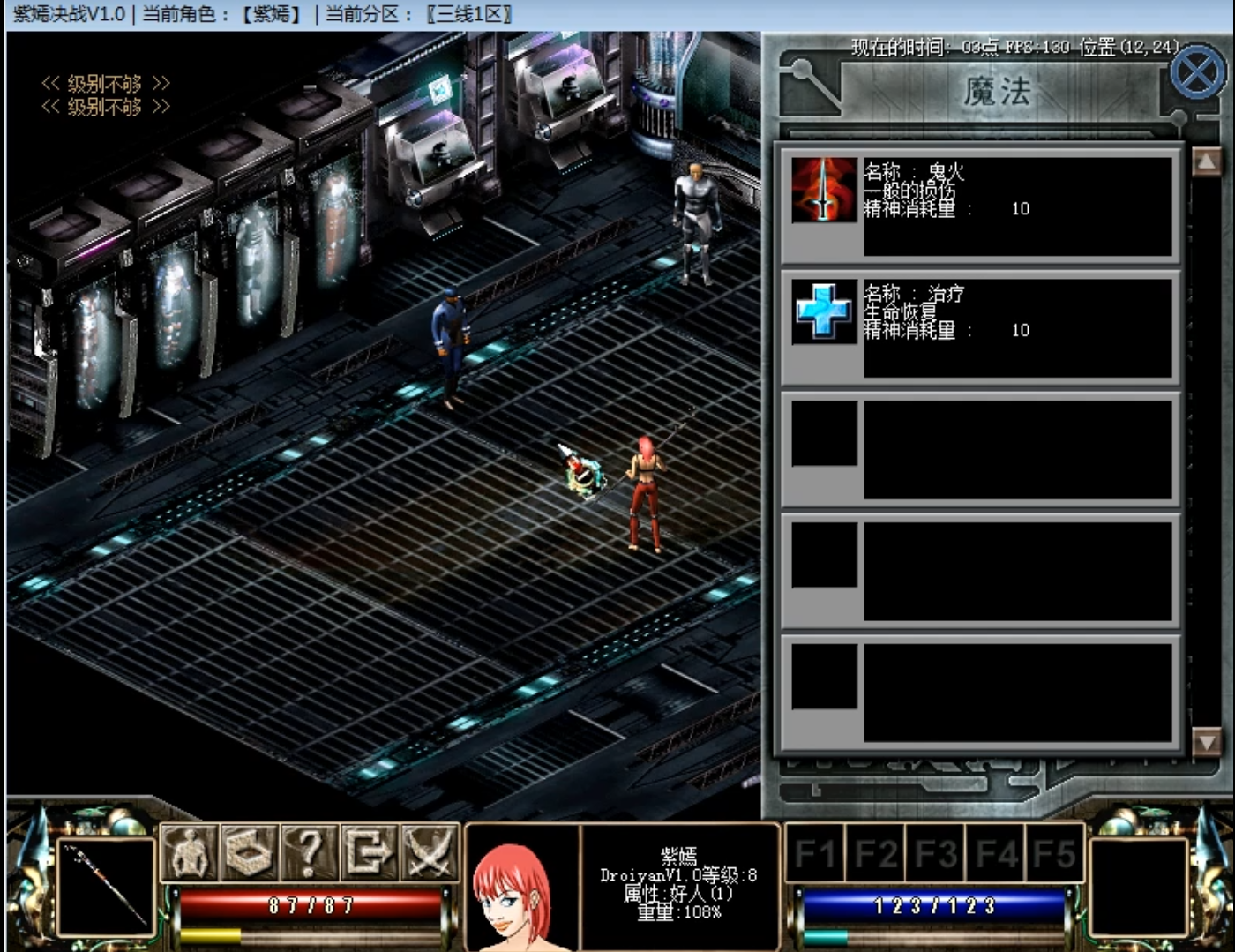1235x952 pixels.
Task: Select the equipped spear weapon slot
Action: coord(106,887)
